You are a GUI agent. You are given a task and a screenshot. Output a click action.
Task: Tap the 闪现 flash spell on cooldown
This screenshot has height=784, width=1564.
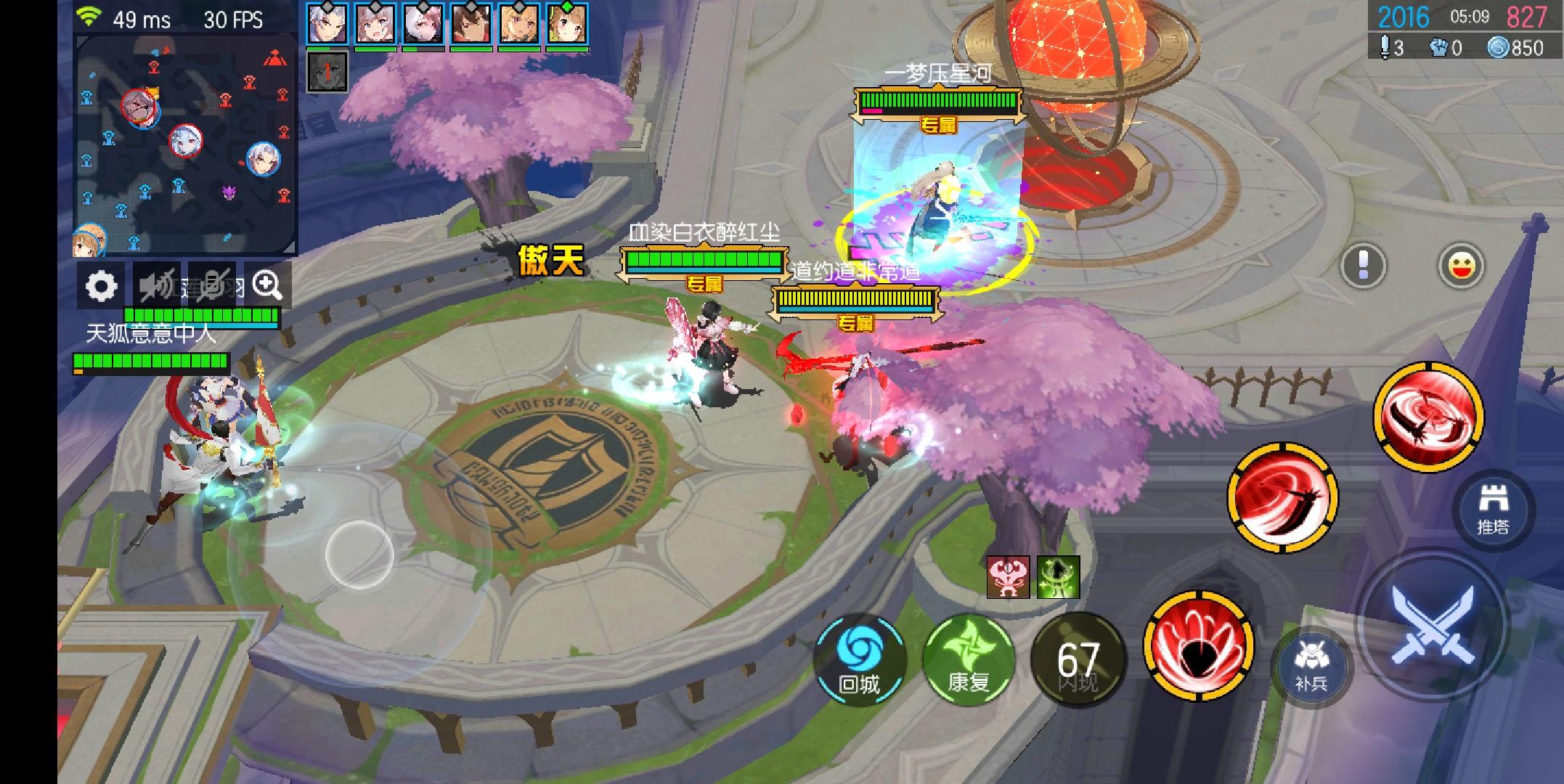pos(1077,659)
